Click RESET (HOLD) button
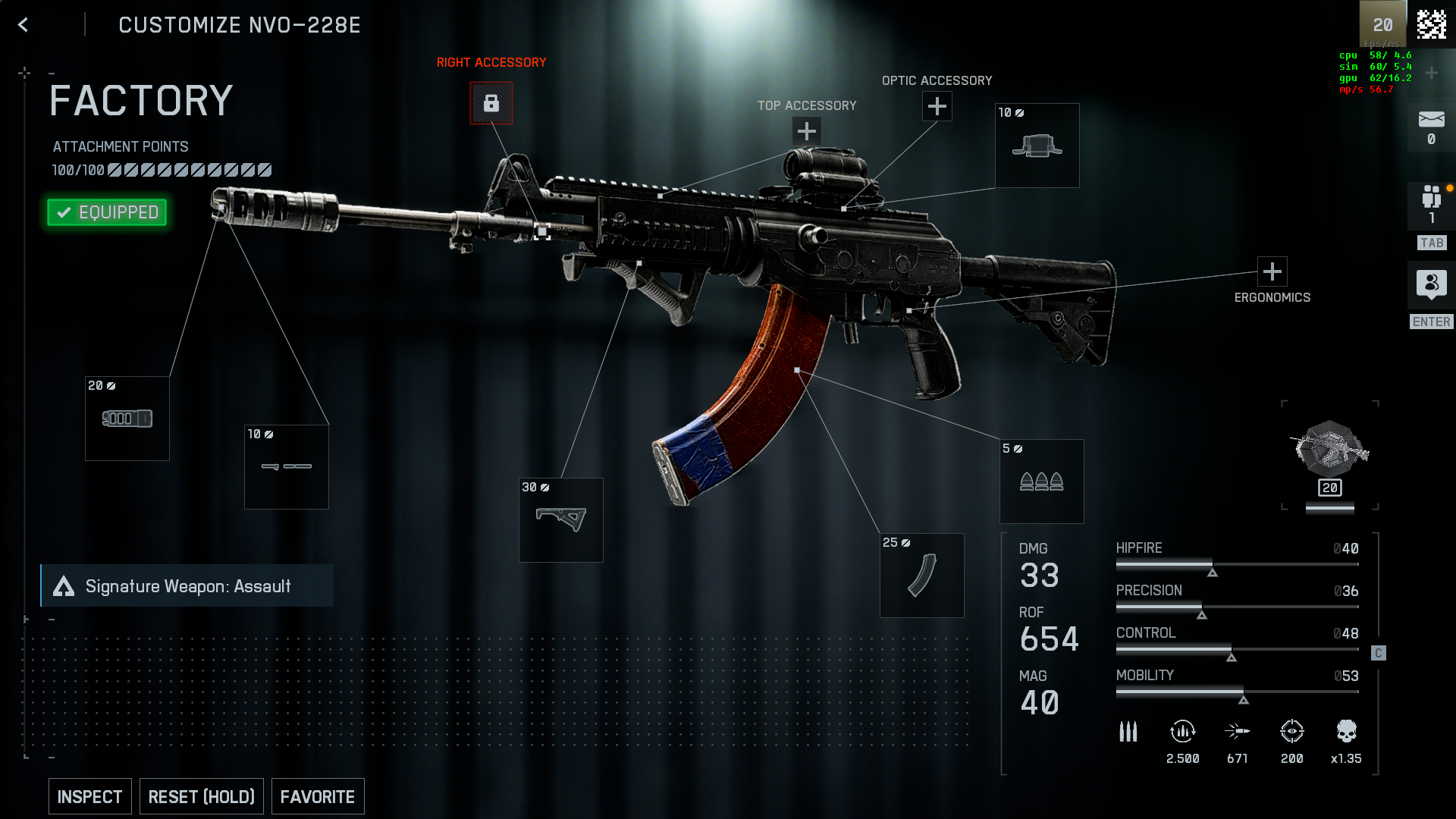 (201, 796)
